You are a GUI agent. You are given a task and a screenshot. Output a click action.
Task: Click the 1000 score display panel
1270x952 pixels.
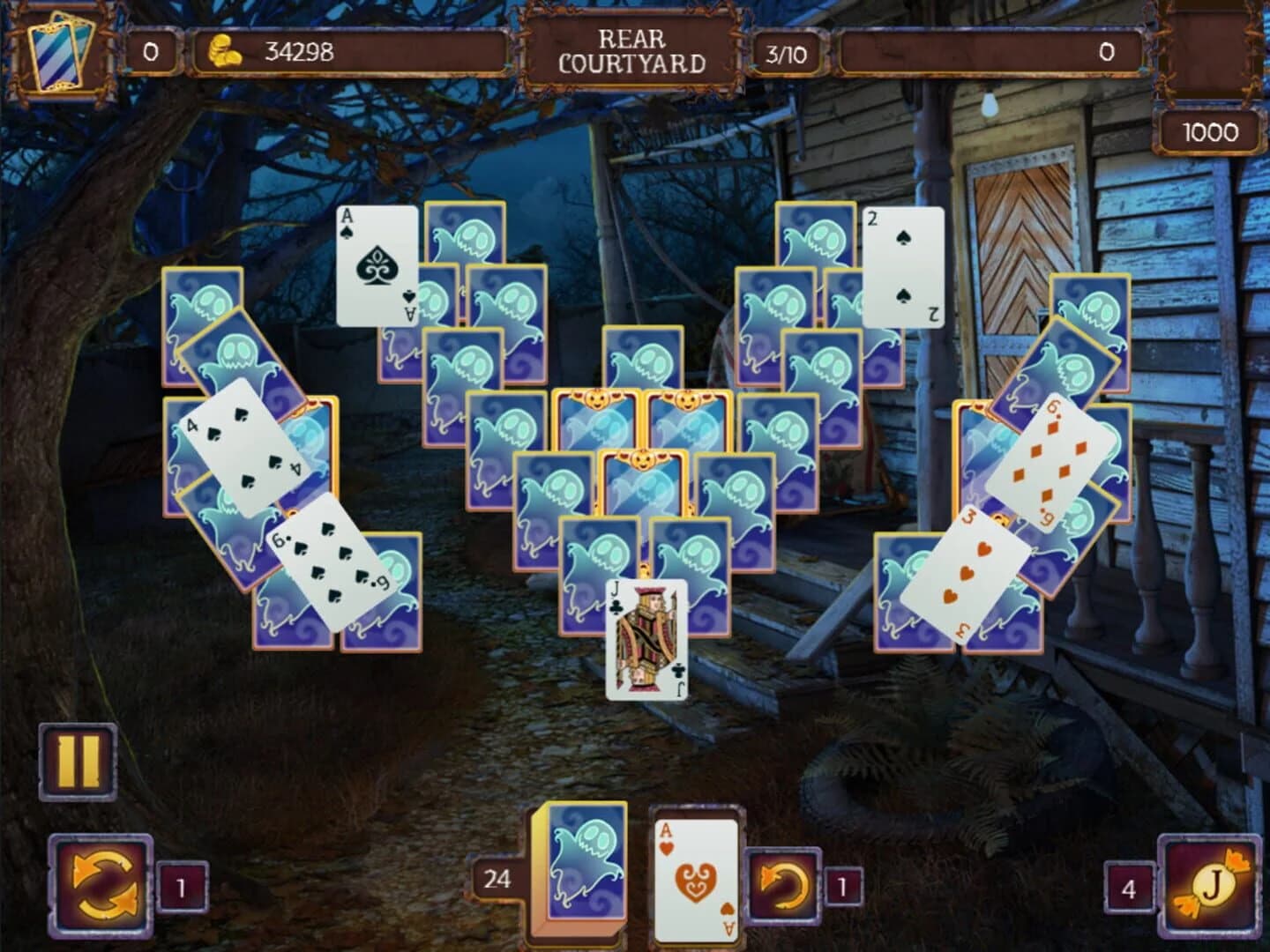(x=1212, y=132)
